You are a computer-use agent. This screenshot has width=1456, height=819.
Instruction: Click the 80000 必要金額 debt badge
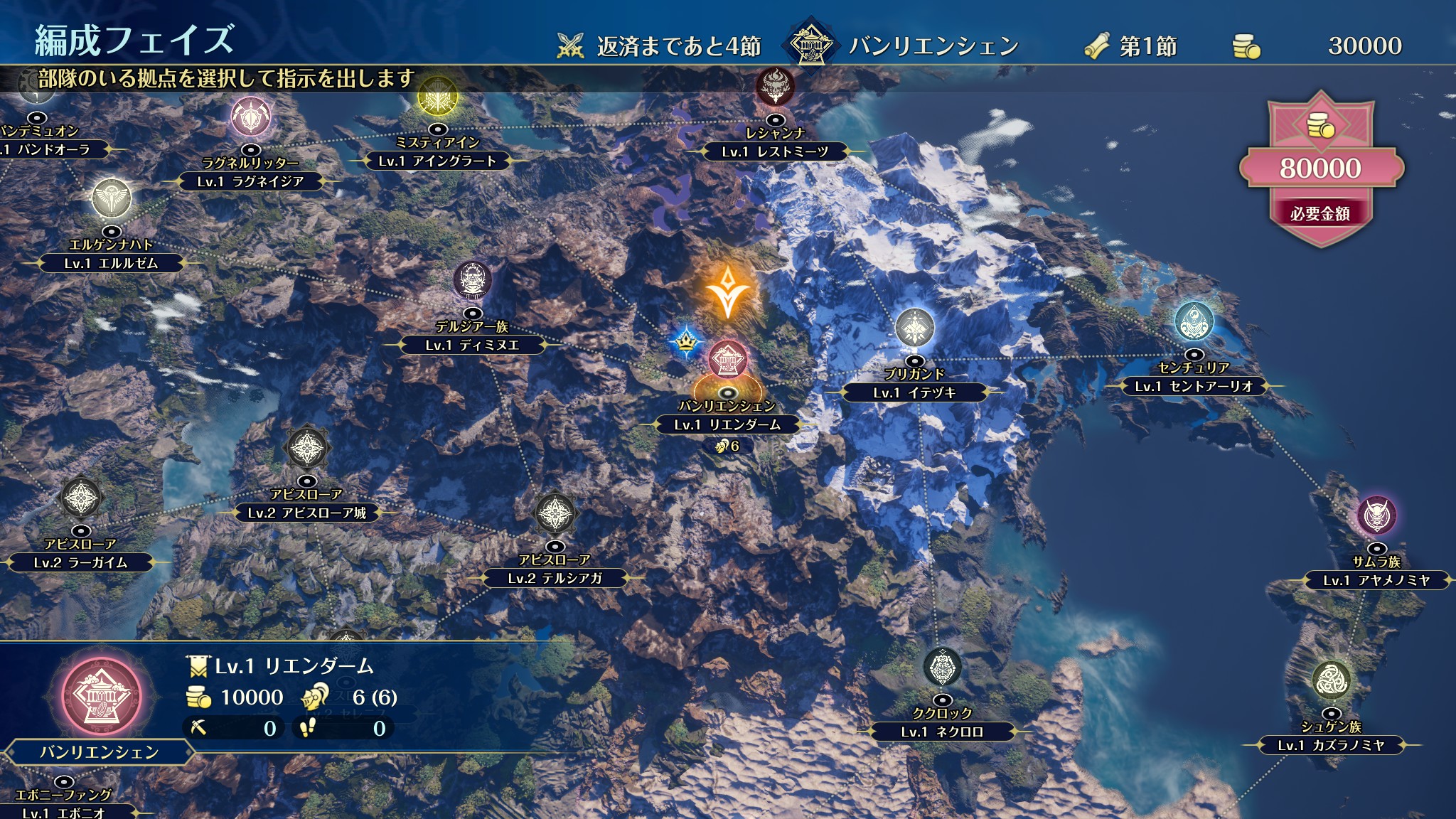point(1320,169)
